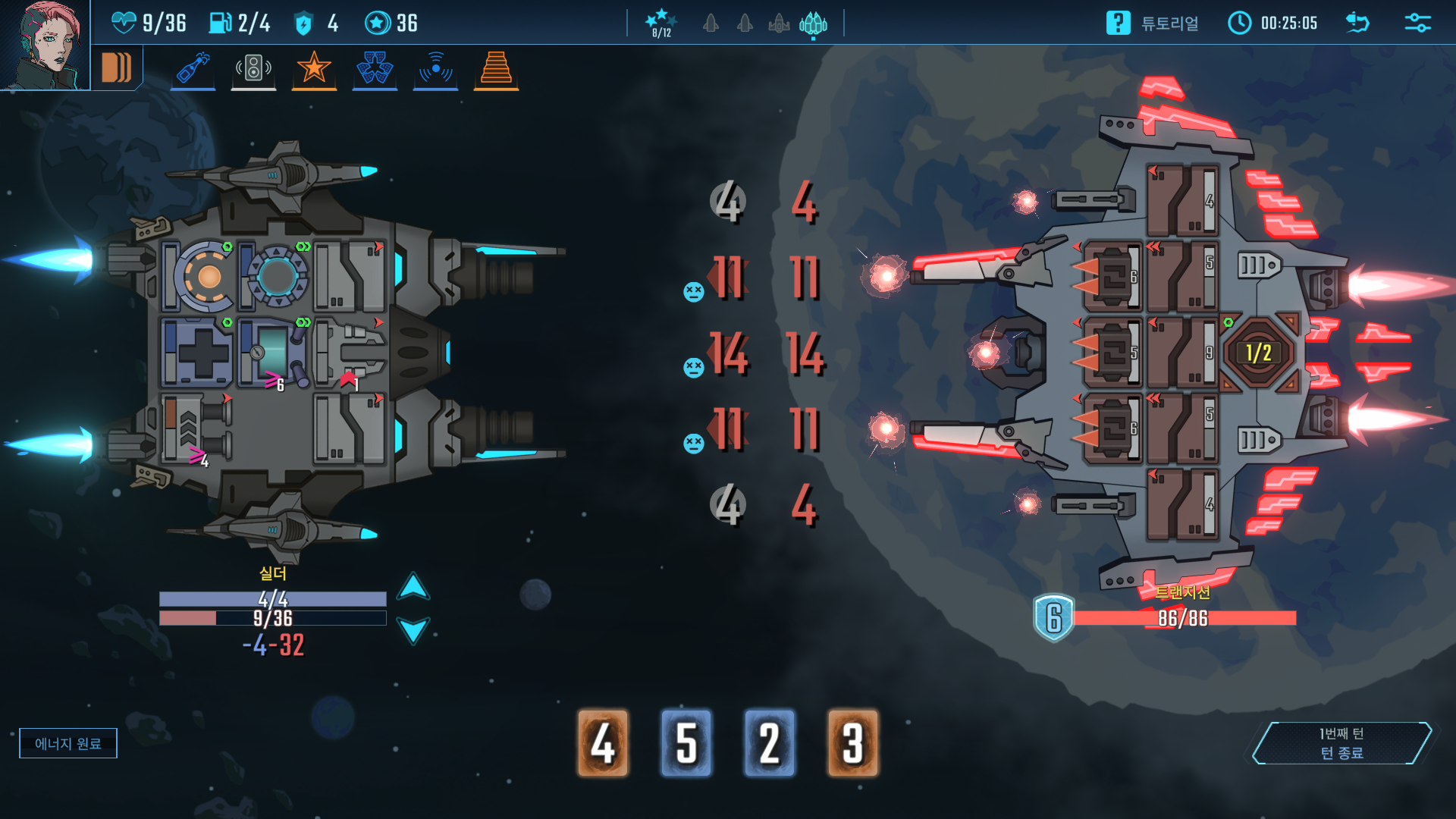Select the blue hexagon cluster icon
1456x819 pixels.
pyautogui.click(x=375, y=68)
